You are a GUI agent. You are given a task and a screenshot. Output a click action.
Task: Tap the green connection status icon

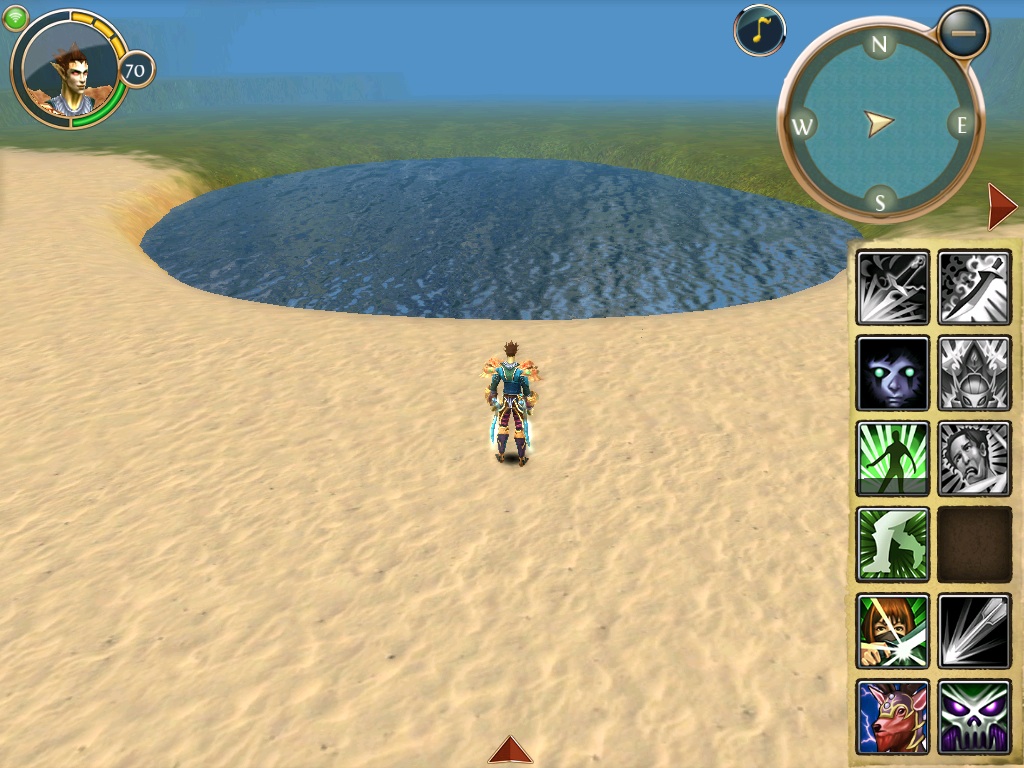15,18
